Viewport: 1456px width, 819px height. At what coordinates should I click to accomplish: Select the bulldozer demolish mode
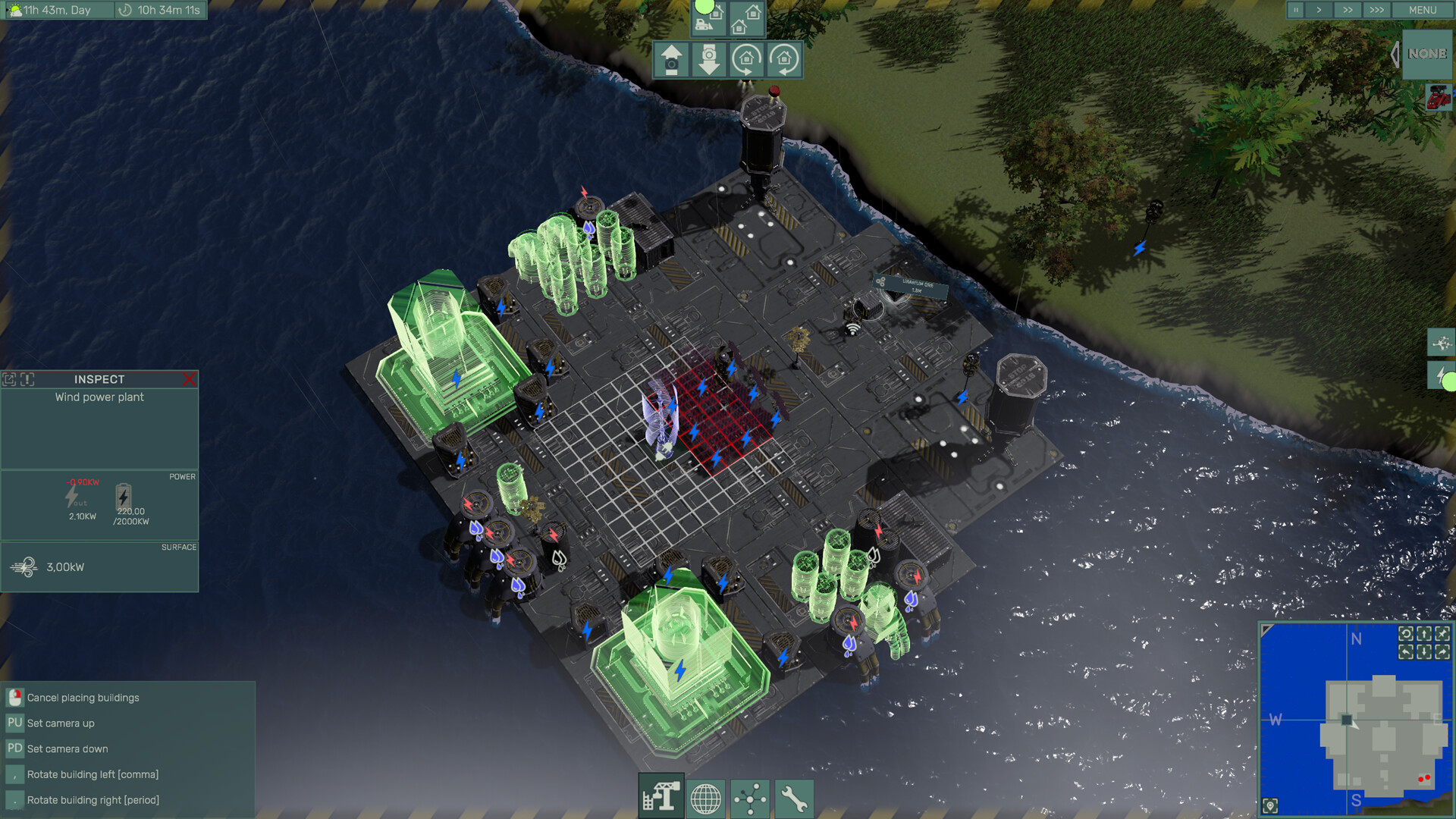709,19
